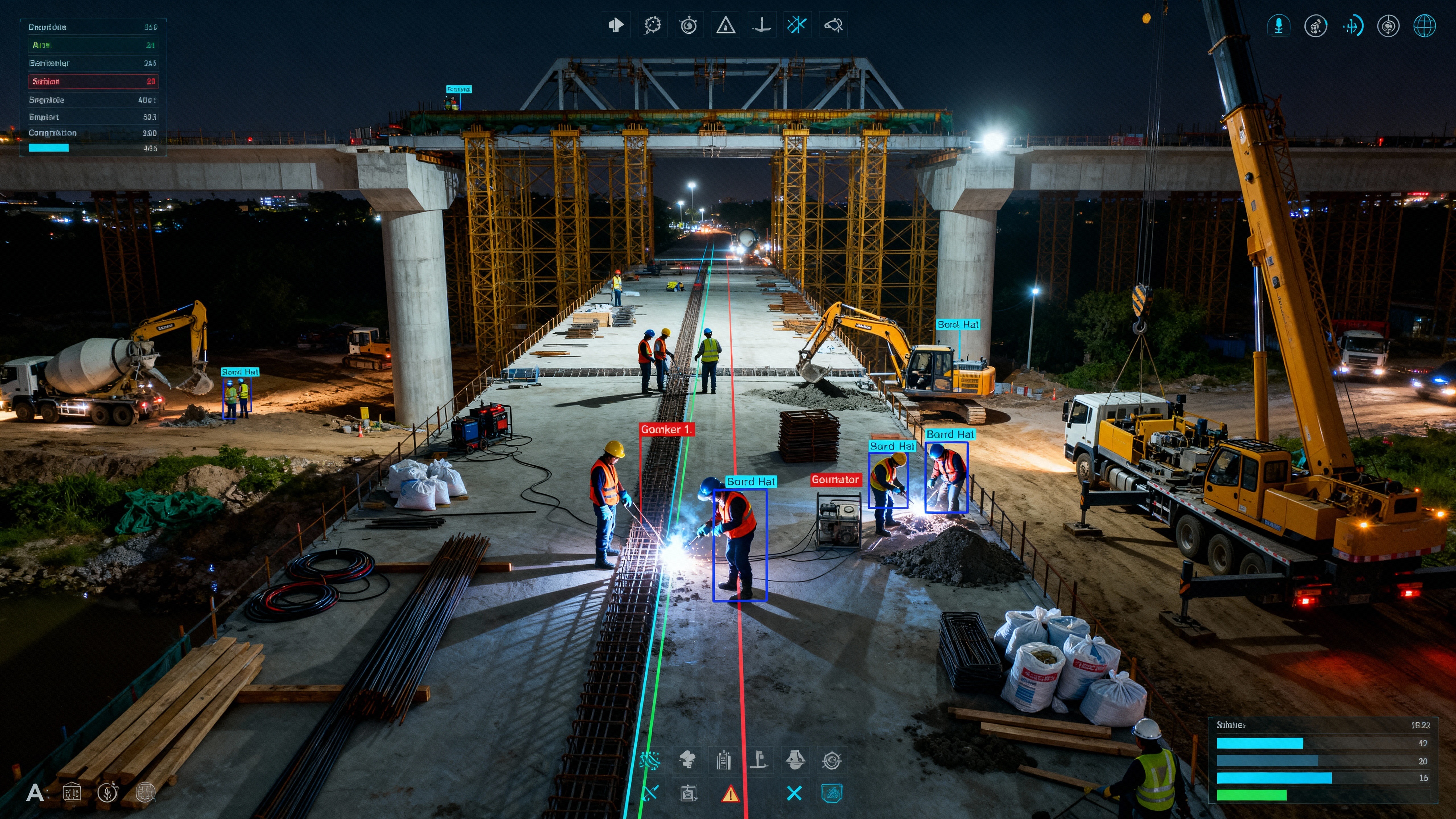Toggle the highlighted blue crossed-lines tool

coord(797,25)
